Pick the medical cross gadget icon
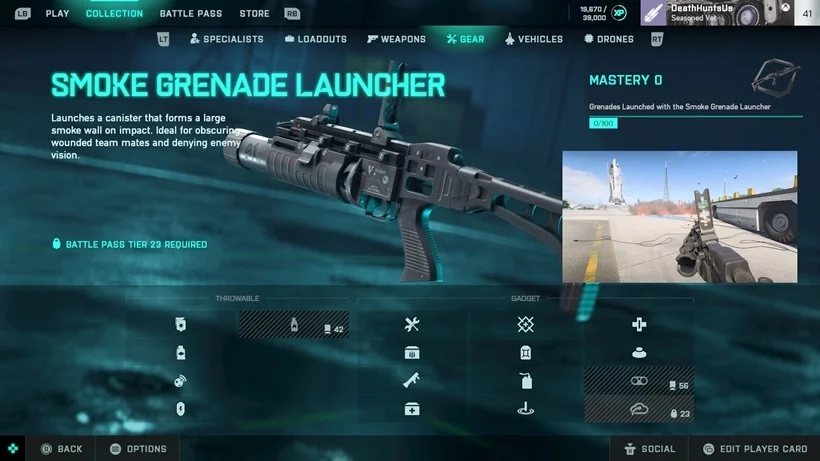The image size is (820, 461). point(639,324)
